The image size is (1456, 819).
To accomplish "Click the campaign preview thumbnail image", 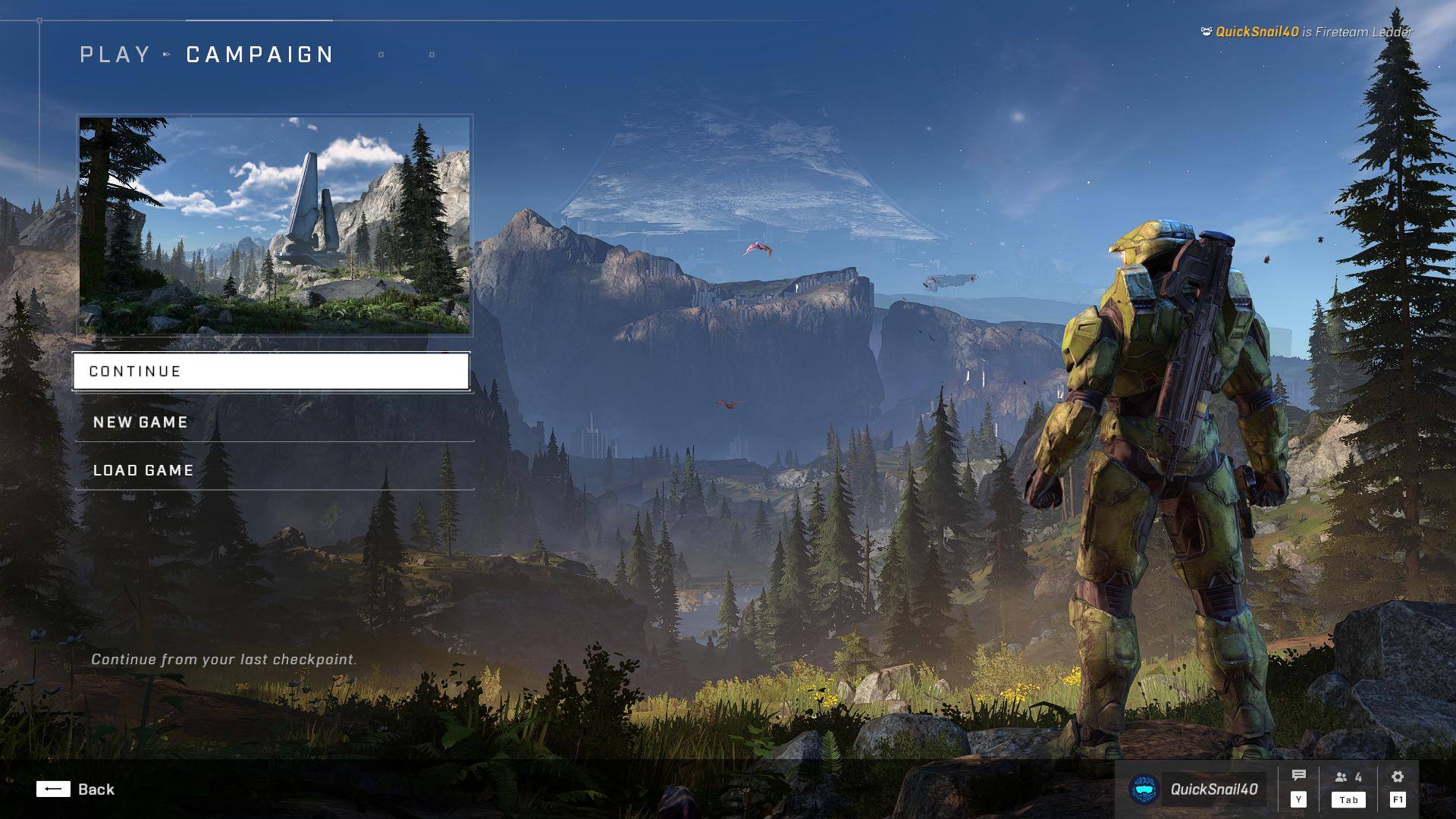I will coord(275,225).
